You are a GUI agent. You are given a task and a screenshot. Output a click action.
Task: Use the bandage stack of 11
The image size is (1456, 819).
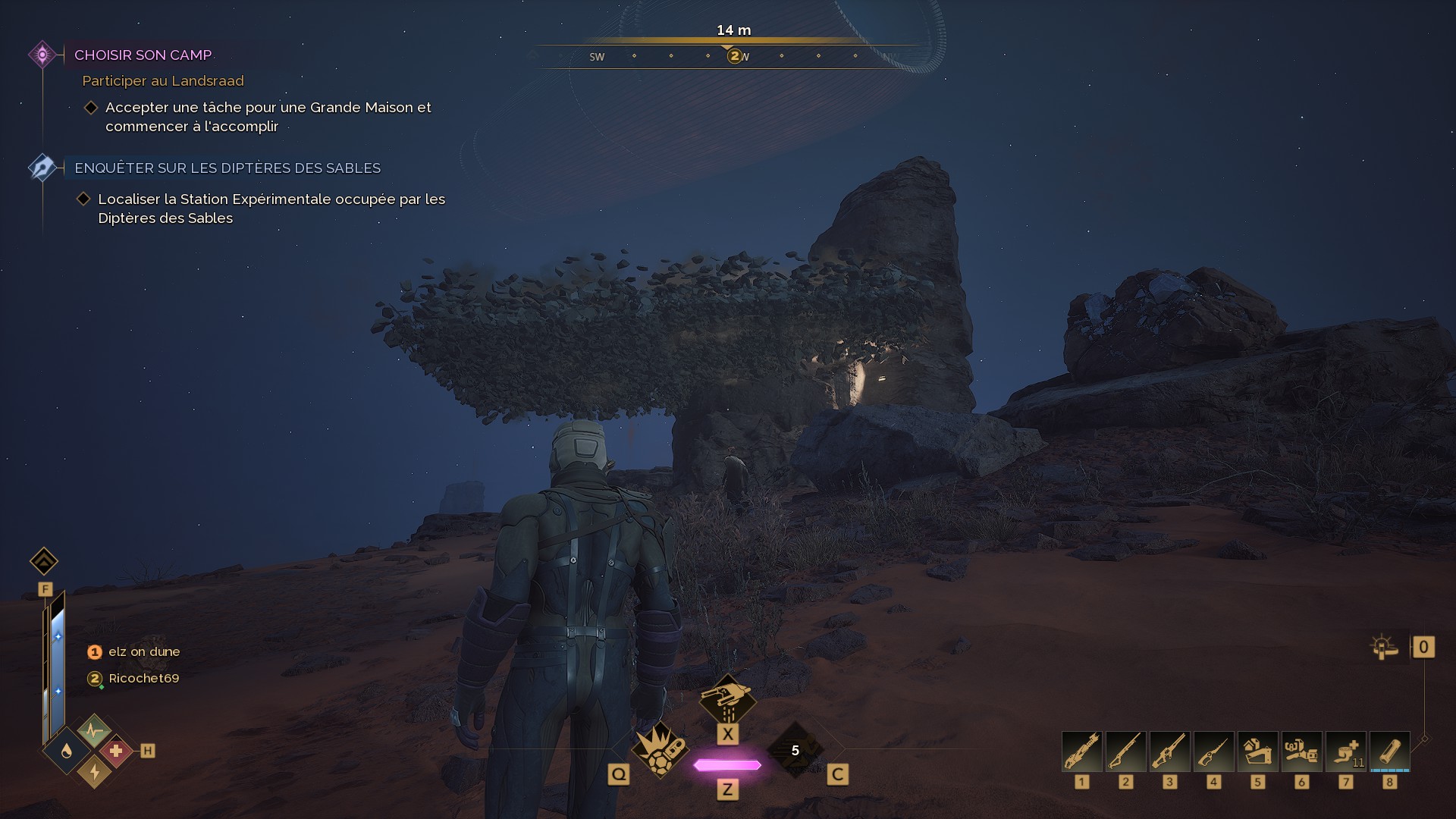(1345, 752)
